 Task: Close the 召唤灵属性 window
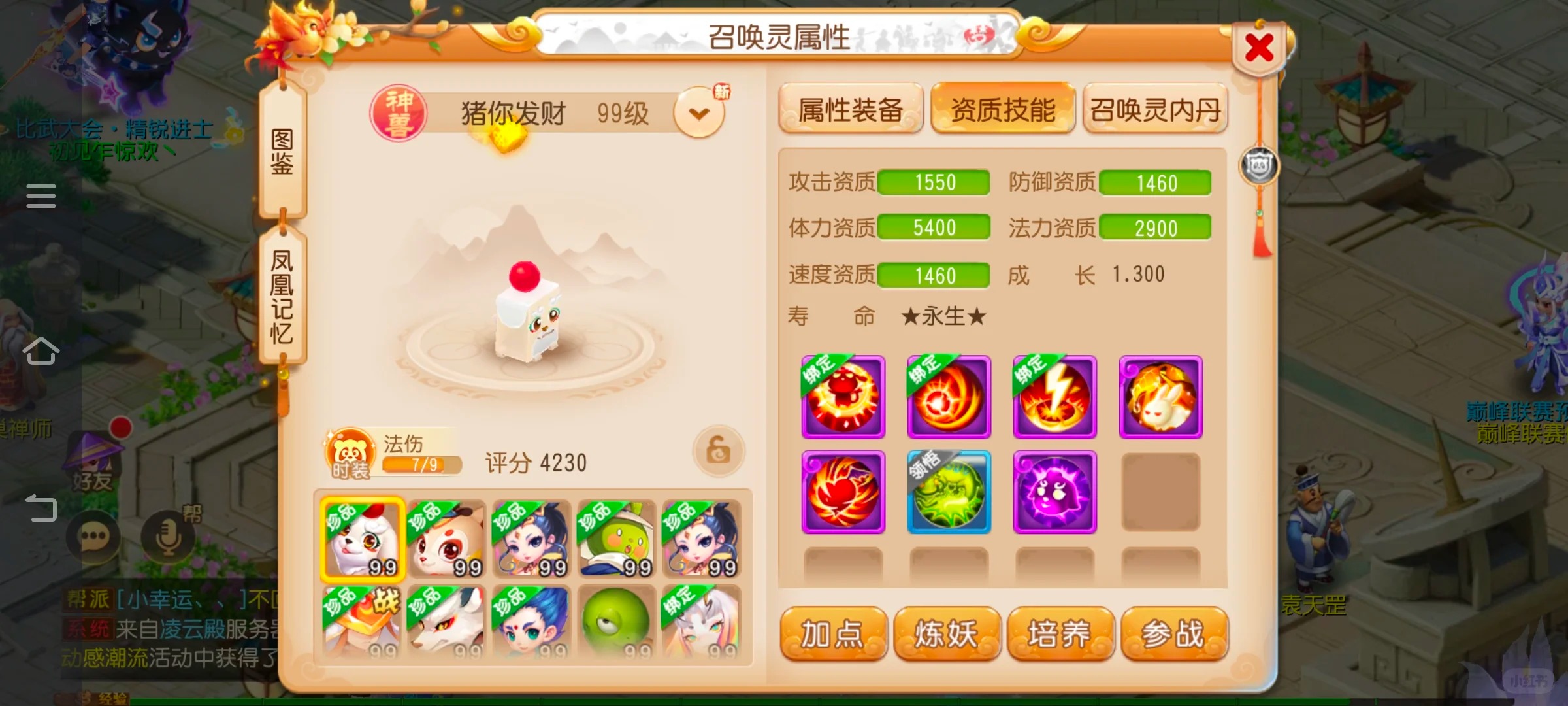click(1259, 48)
